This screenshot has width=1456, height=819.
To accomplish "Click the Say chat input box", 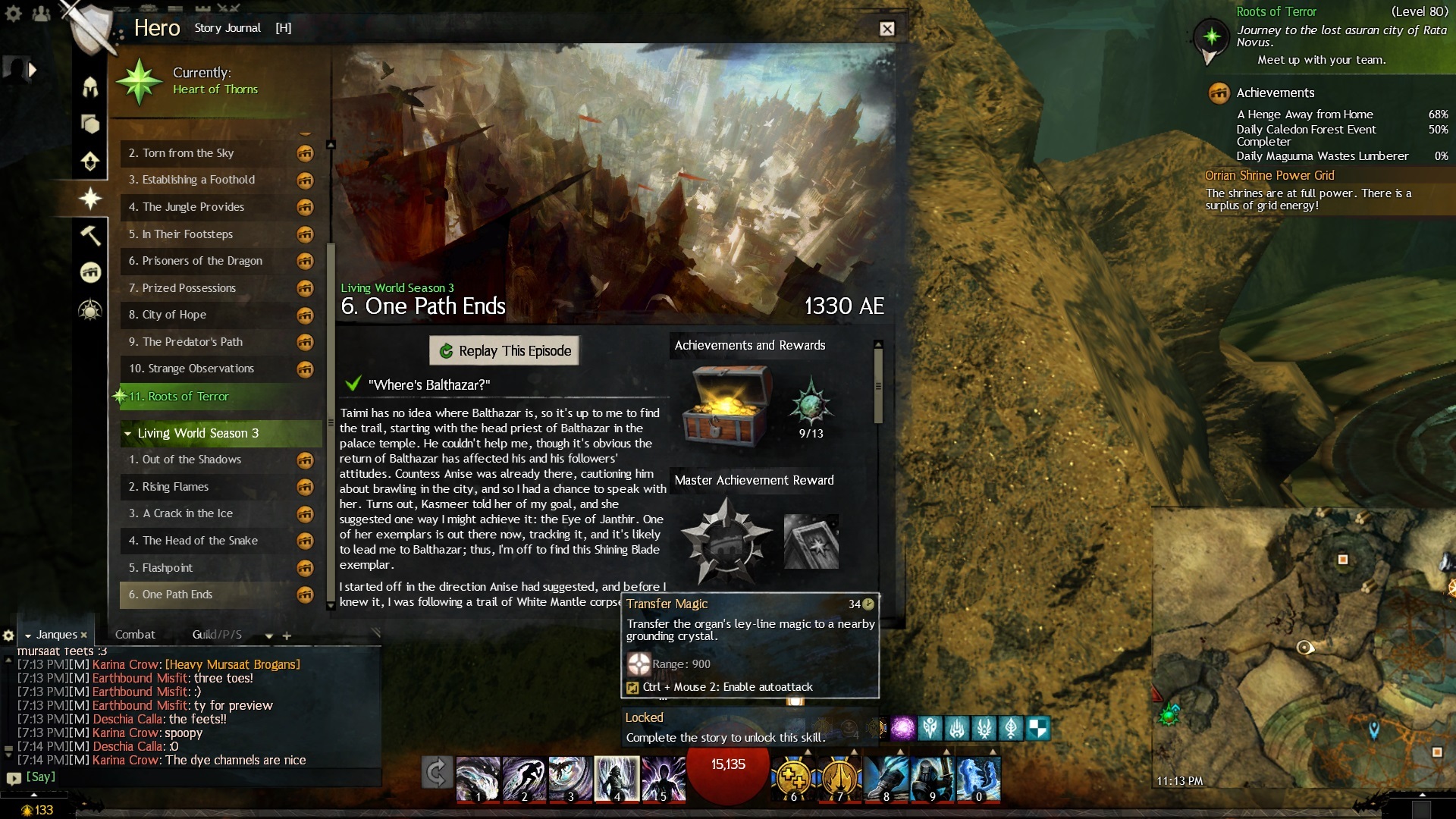I will pos(197,777).
